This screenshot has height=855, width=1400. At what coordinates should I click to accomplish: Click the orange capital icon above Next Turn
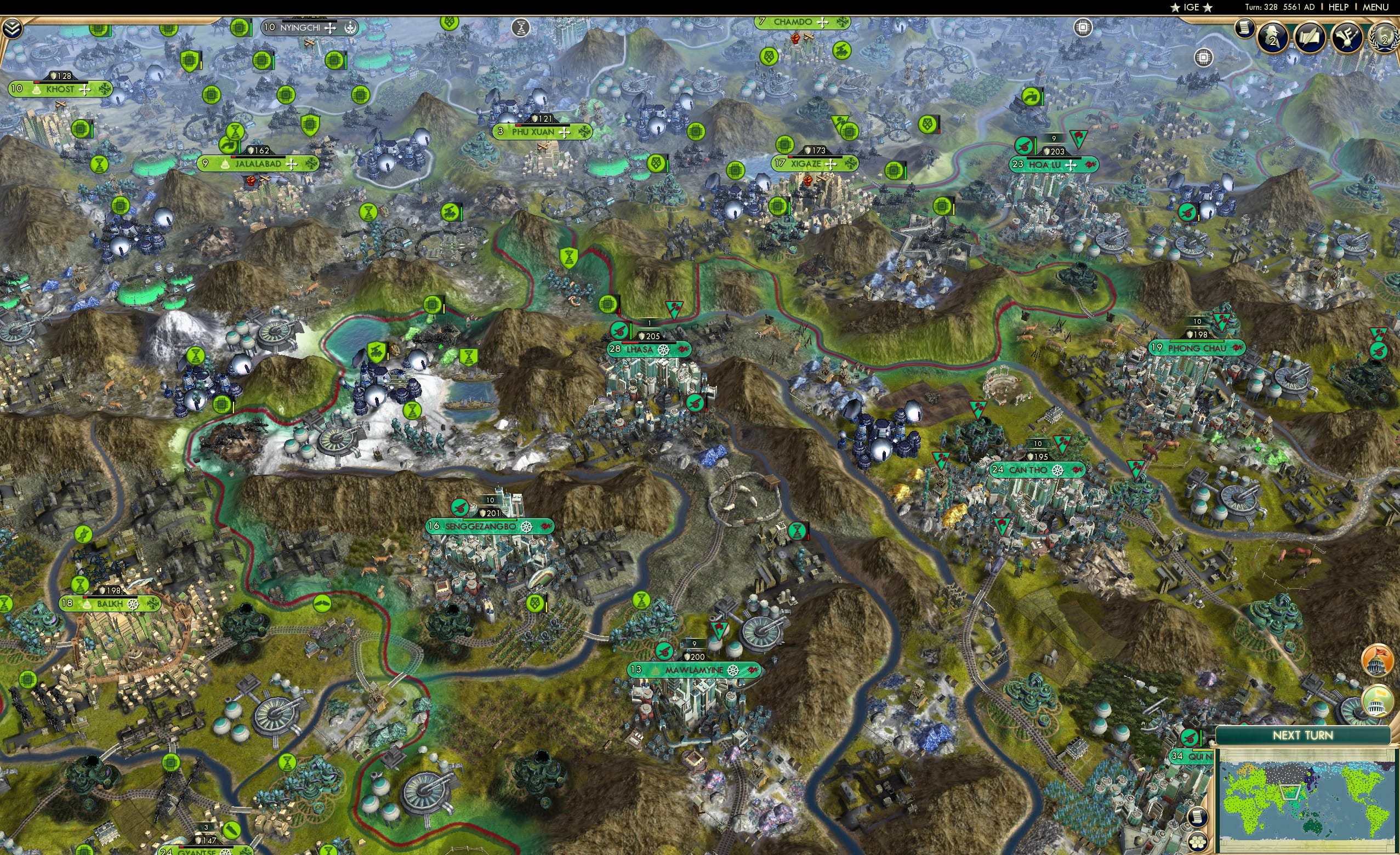click(1377, 661)
